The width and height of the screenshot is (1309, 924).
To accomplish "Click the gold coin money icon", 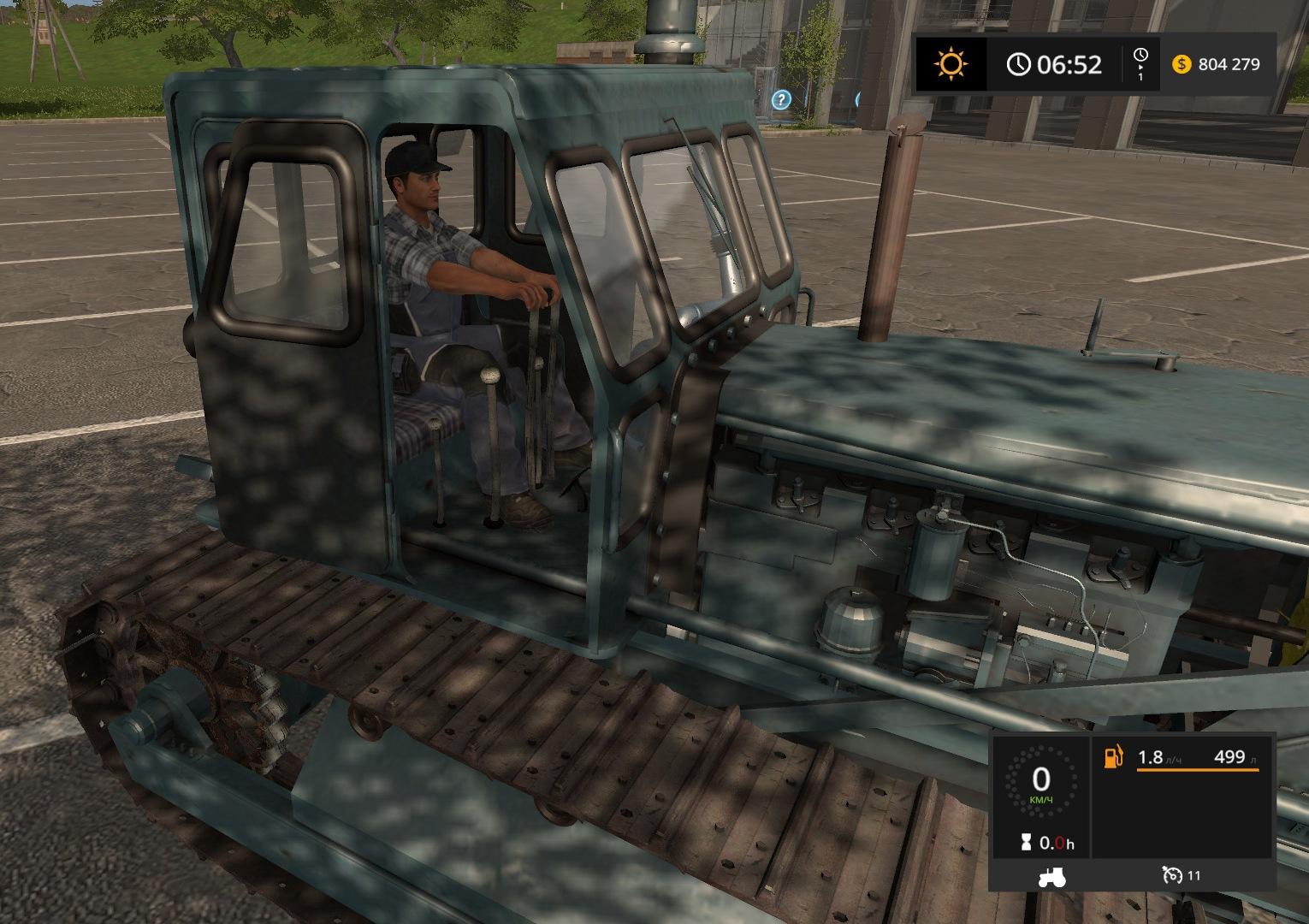I will 1182,64.
